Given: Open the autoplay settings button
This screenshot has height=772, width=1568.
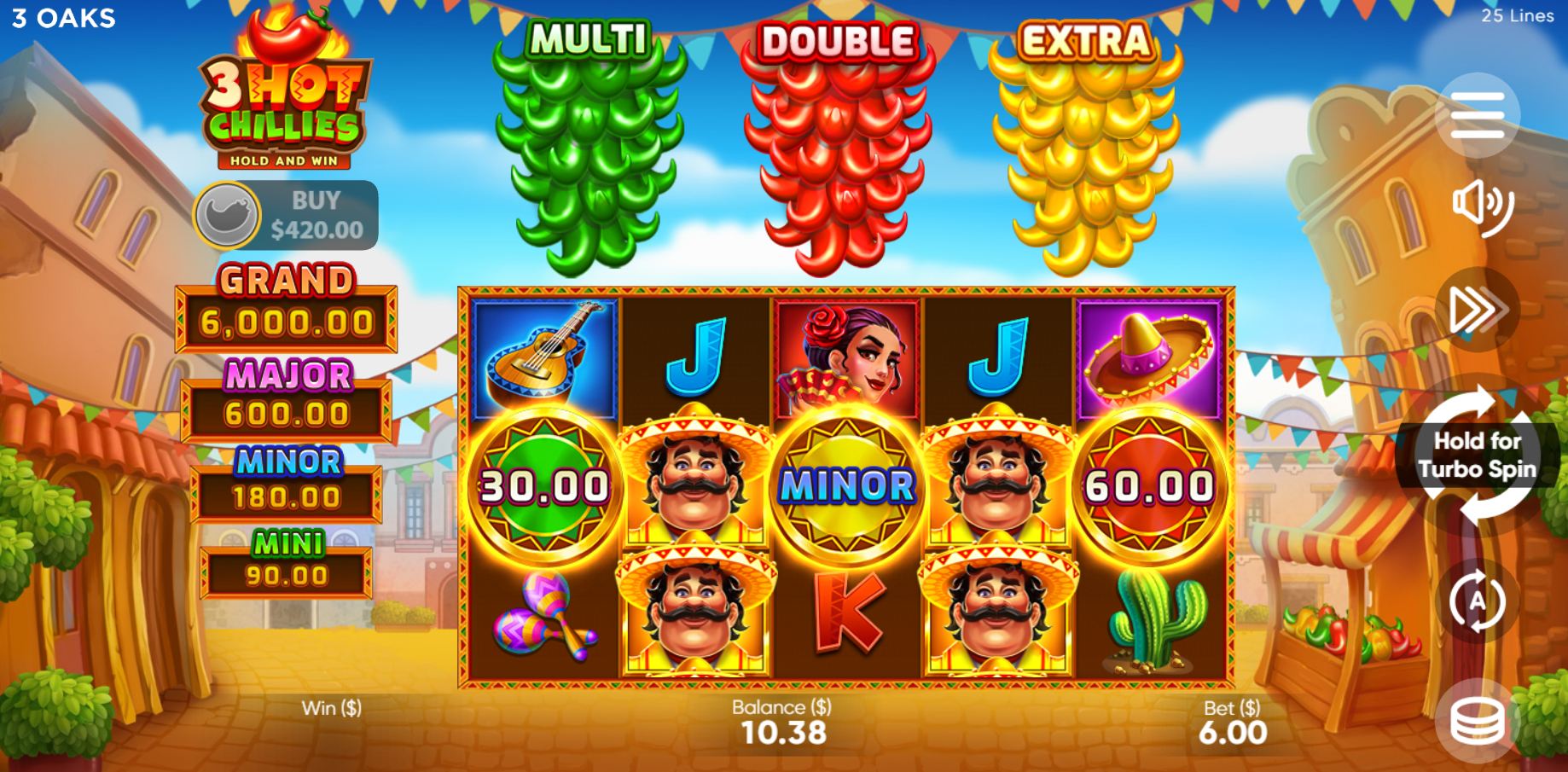Looking at the screenshot, I should (x=1477, y=601).
